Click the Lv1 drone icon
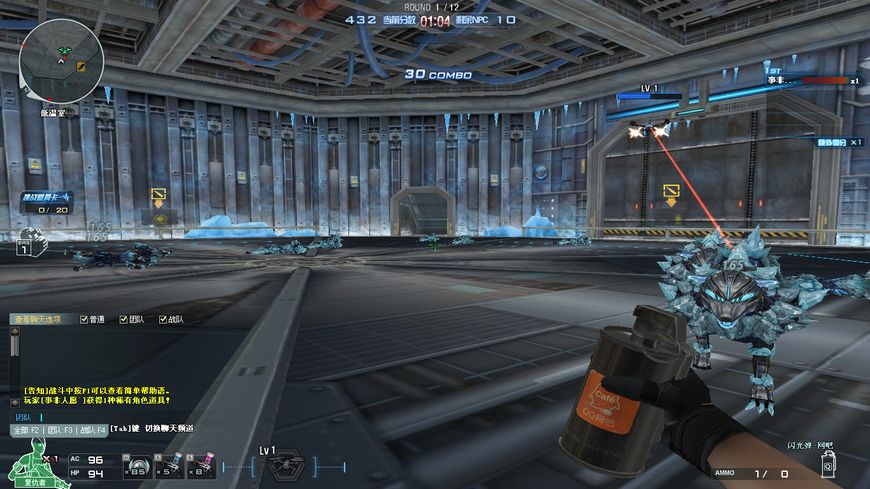Viewport: 870px width, 489px height. pyautogui.click(x=283, y=466)
